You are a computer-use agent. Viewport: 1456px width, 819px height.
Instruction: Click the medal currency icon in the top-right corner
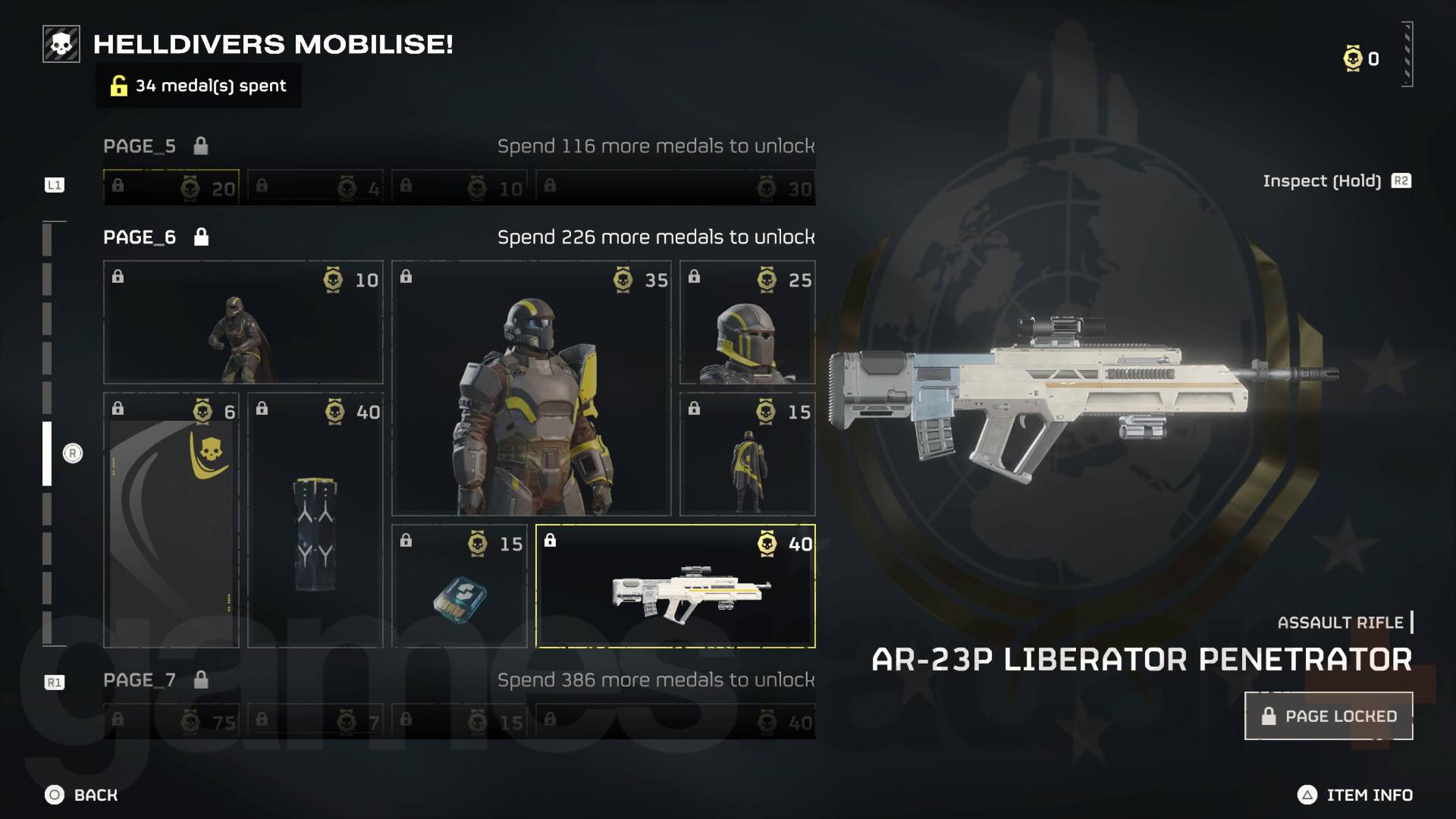tap(1351, 58)
